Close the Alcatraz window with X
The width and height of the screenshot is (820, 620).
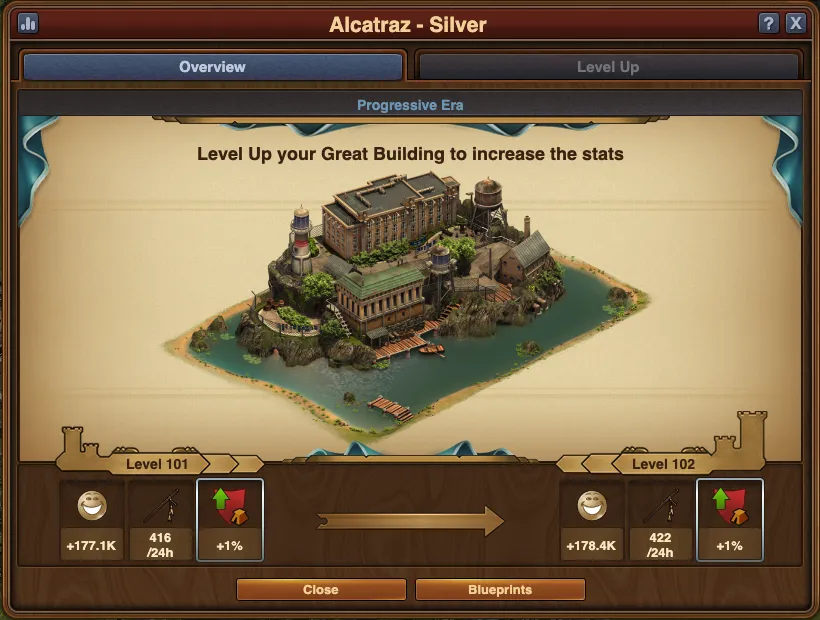point(796,23)
